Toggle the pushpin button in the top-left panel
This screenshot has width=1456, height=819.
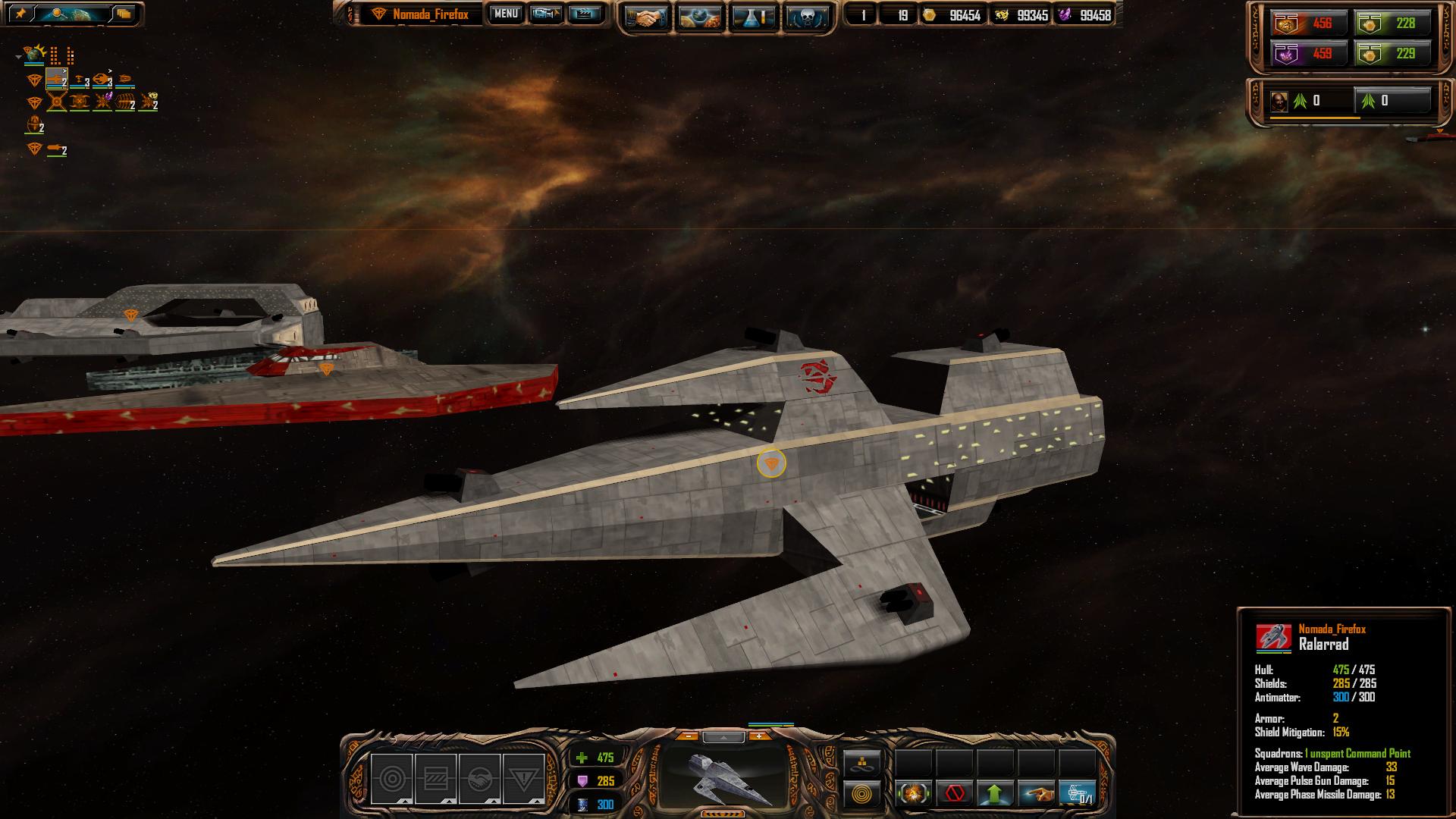pos(21,14)
